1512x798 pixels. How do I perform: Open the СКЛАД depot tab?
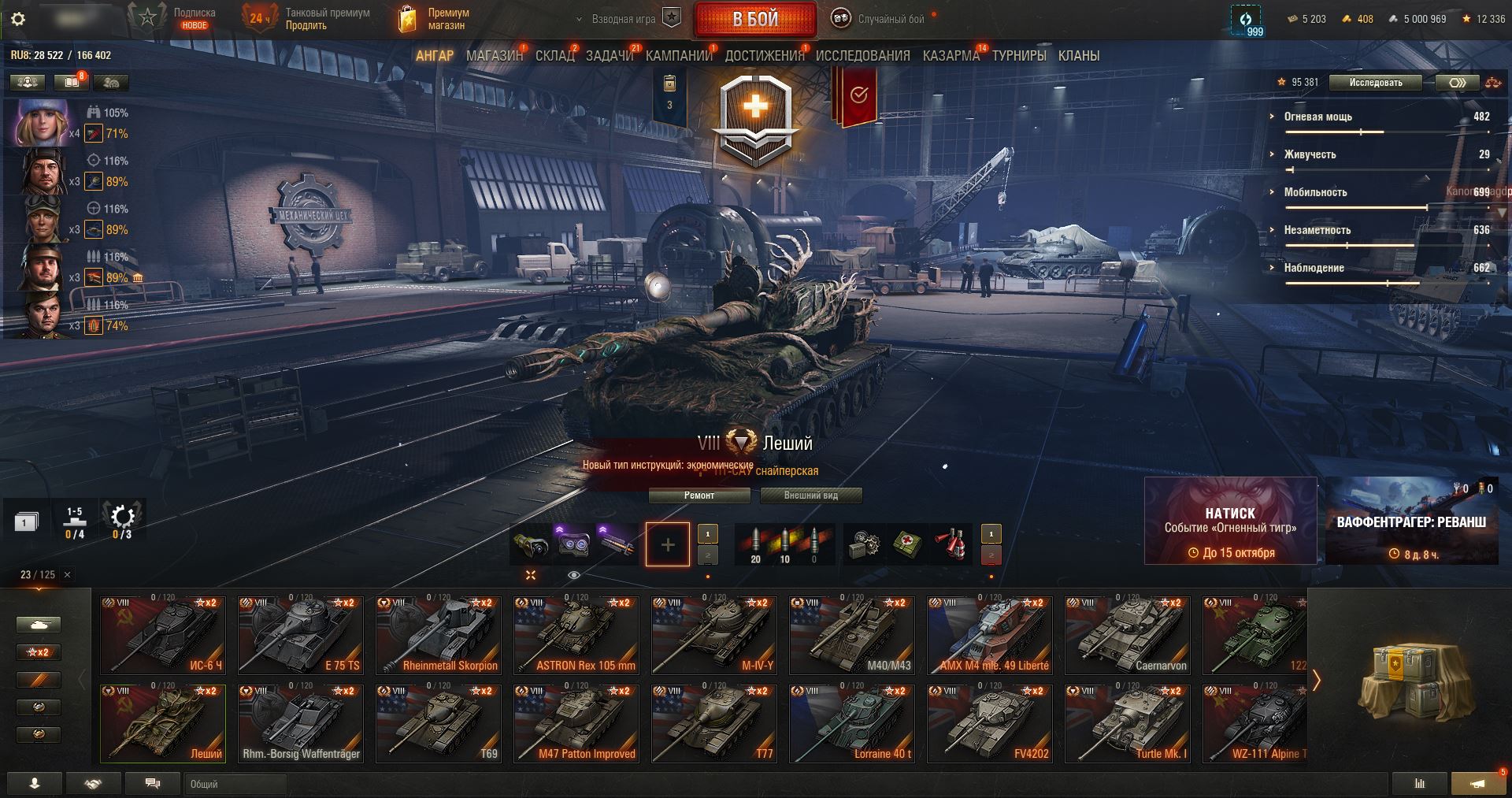pyautogui.click(x=554, y=56)
